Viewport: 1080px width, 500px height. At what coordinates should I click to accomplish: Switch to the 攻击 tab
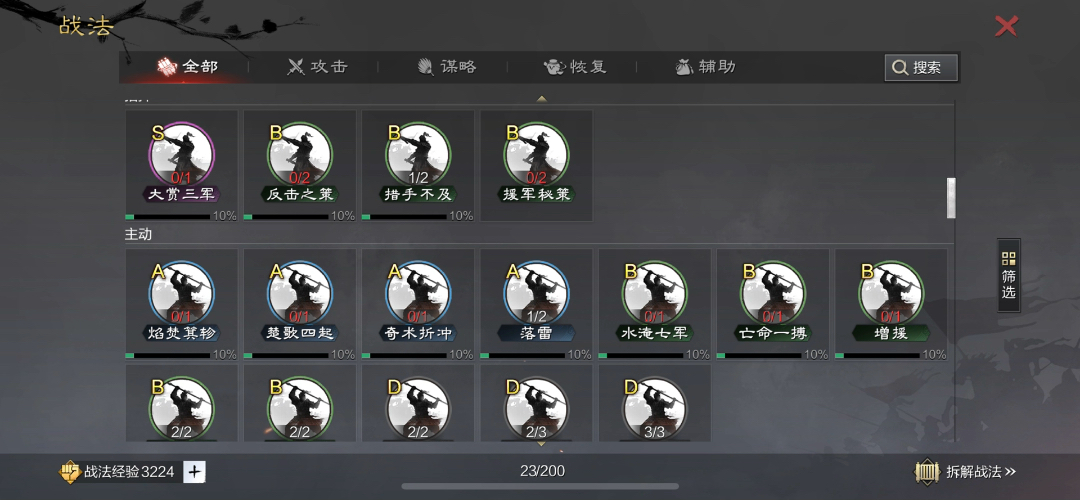(317, 67)
